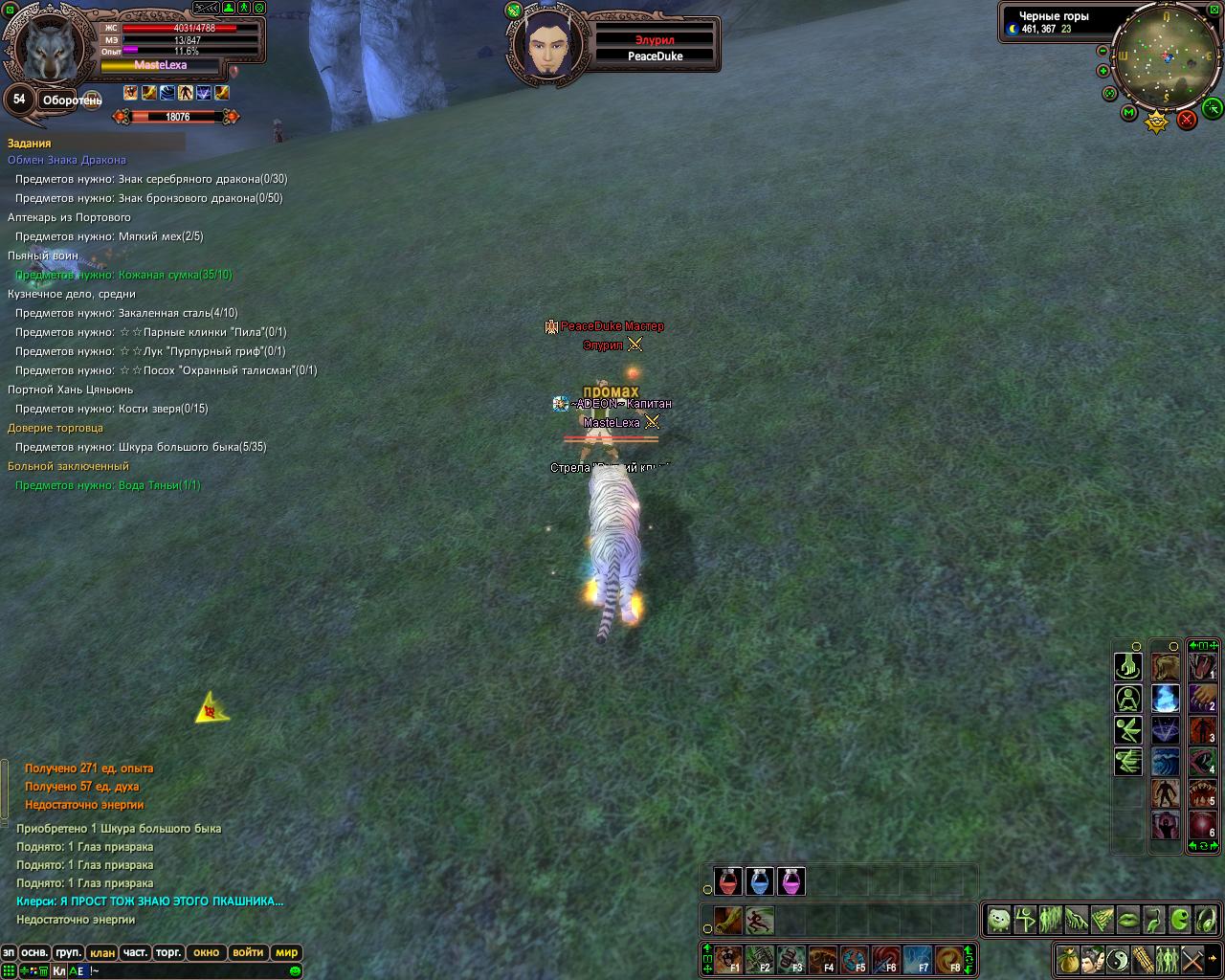Select the мир world chat tab

pos(286,952)
